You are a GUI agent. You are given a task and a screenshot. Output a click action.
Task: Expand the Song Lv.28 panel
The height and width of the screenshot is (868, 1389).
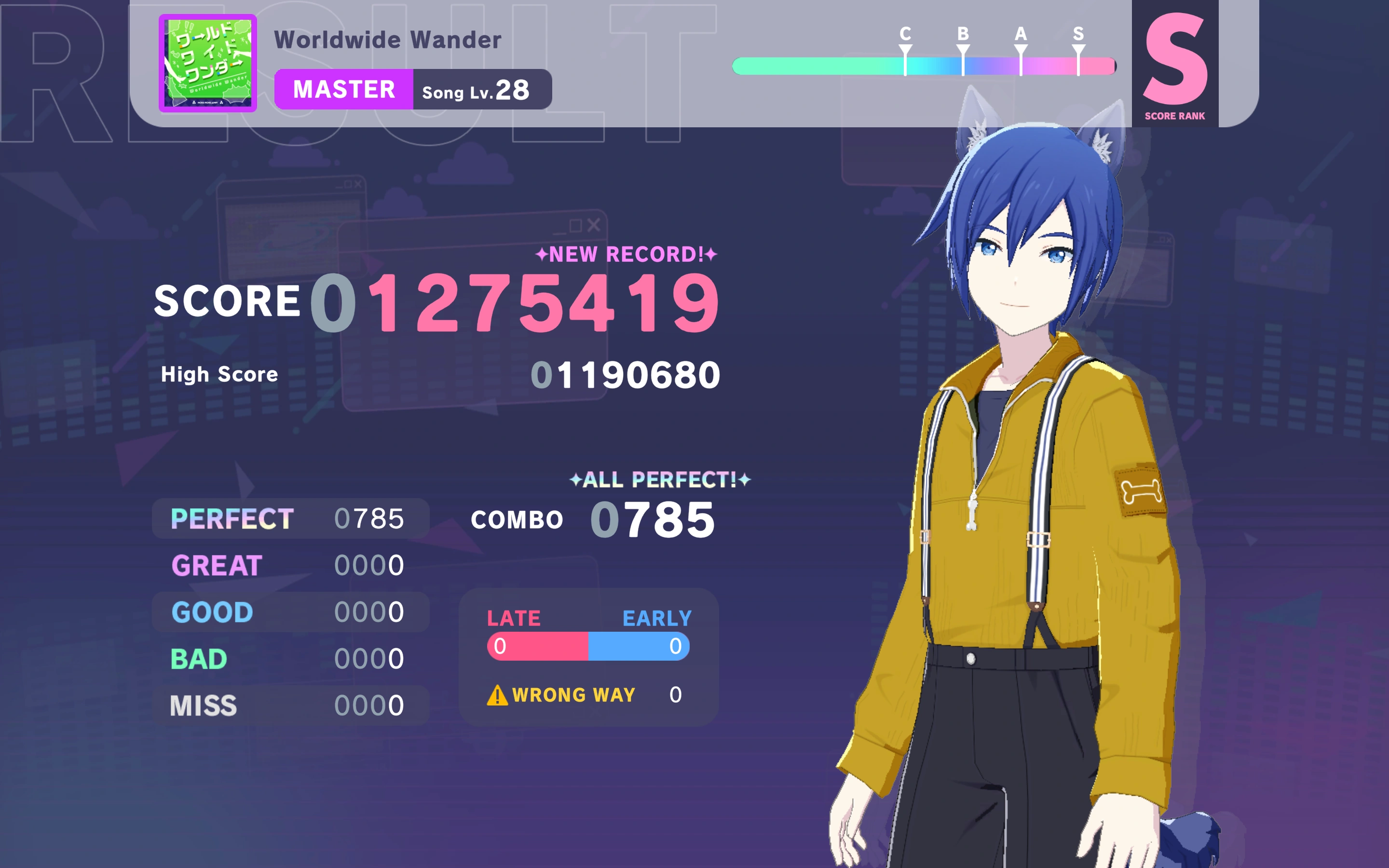[x=481, y=88]
